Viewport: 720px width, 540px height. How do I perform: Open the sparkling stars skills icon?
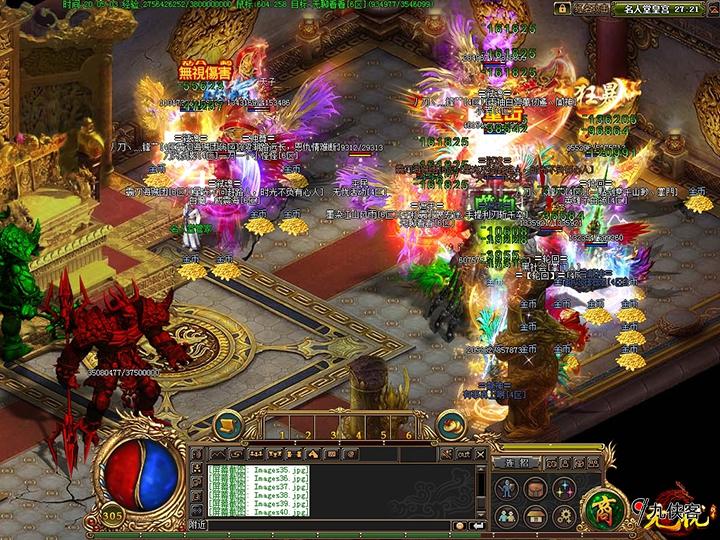tap(563, 488)
